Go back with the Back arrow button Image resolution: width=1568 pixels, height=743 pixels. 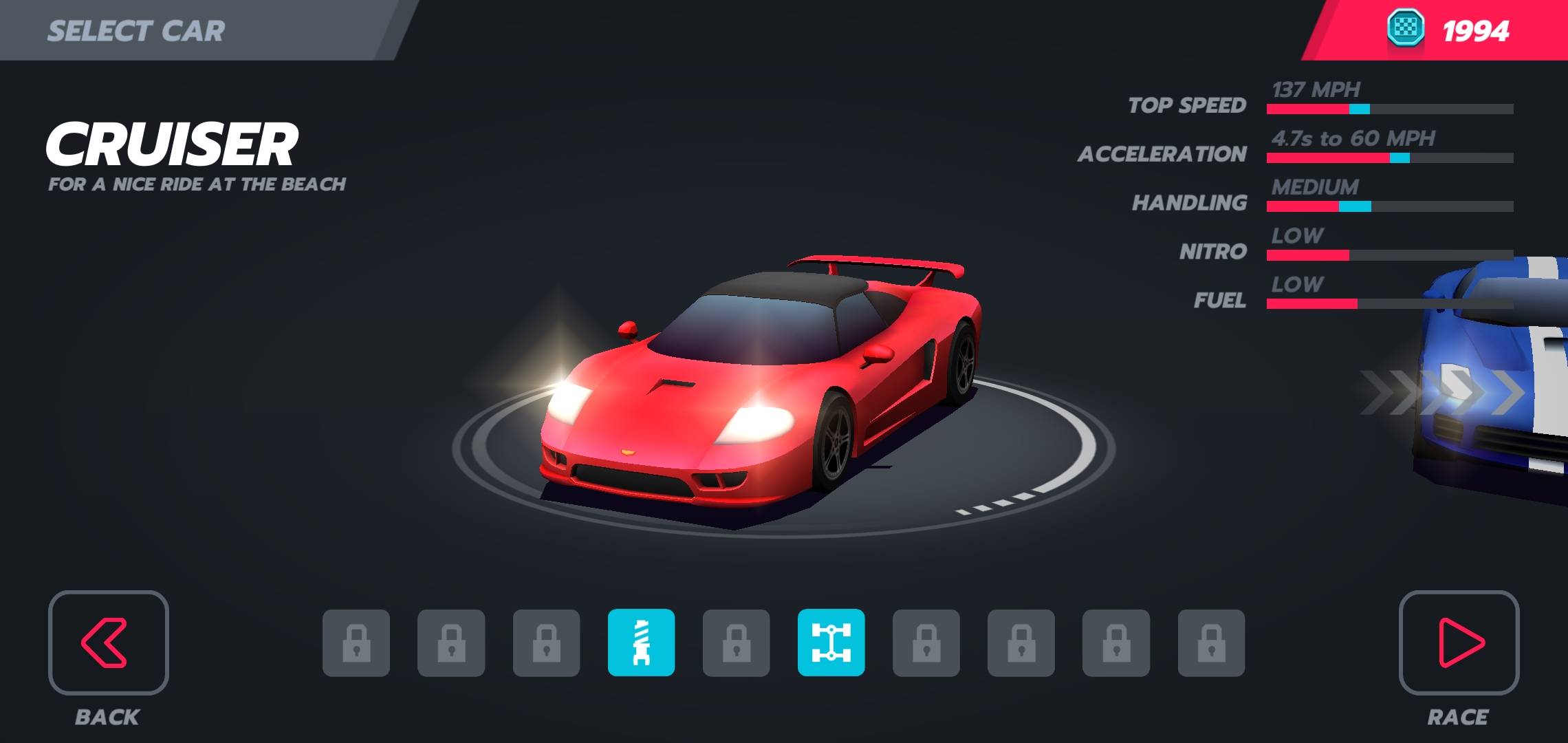point(108,643)
